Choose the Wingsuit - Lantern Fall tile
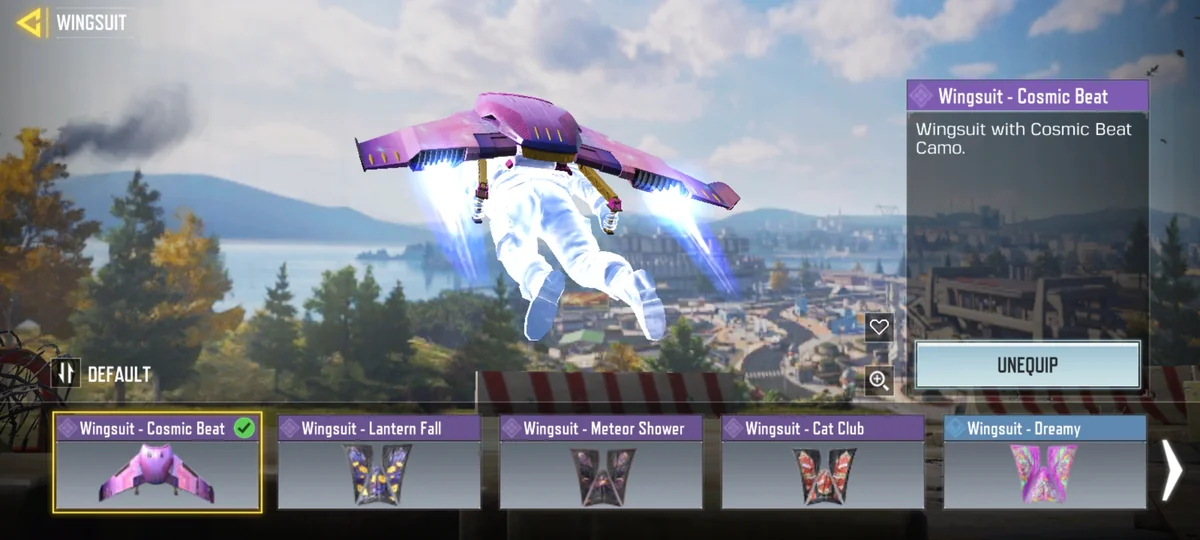The image size is (1200, 540). click(379, 462)
